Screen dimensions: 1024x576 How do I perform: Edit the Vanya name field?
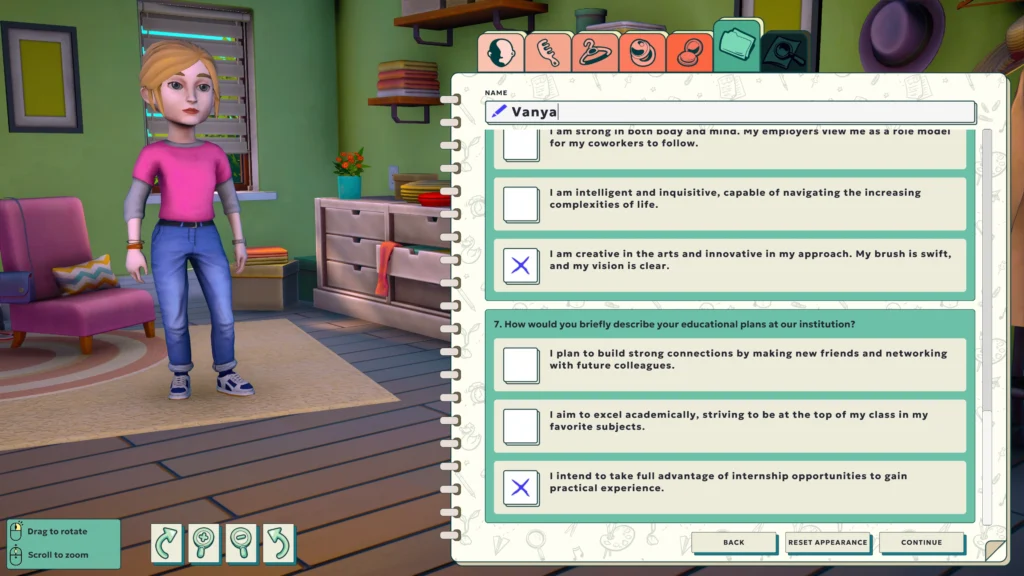740,112
